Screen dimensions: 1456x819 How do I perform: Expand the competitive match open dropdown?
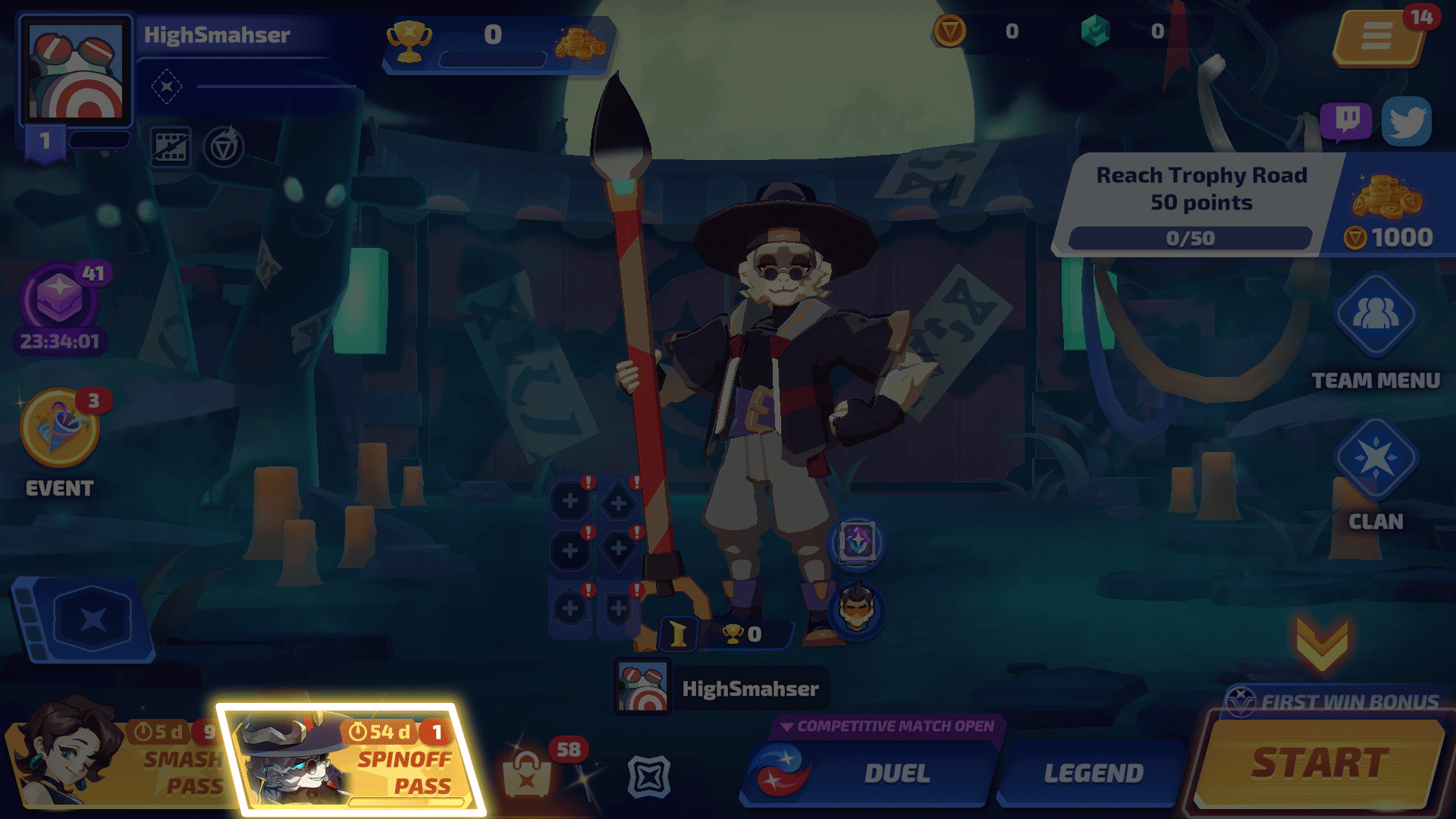(887, 726)
